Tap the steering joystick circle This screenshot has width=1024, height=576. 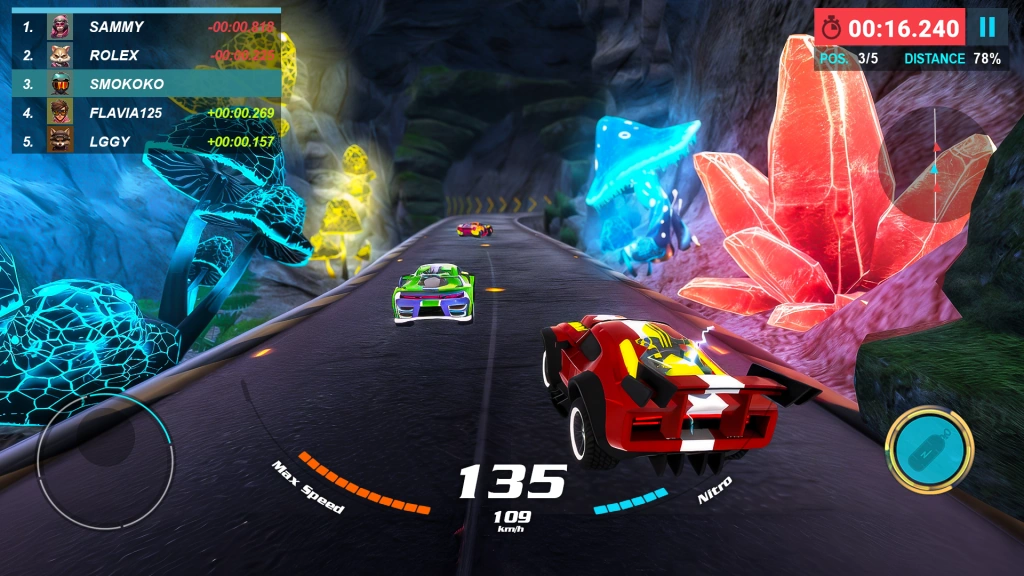coord(105,461)
